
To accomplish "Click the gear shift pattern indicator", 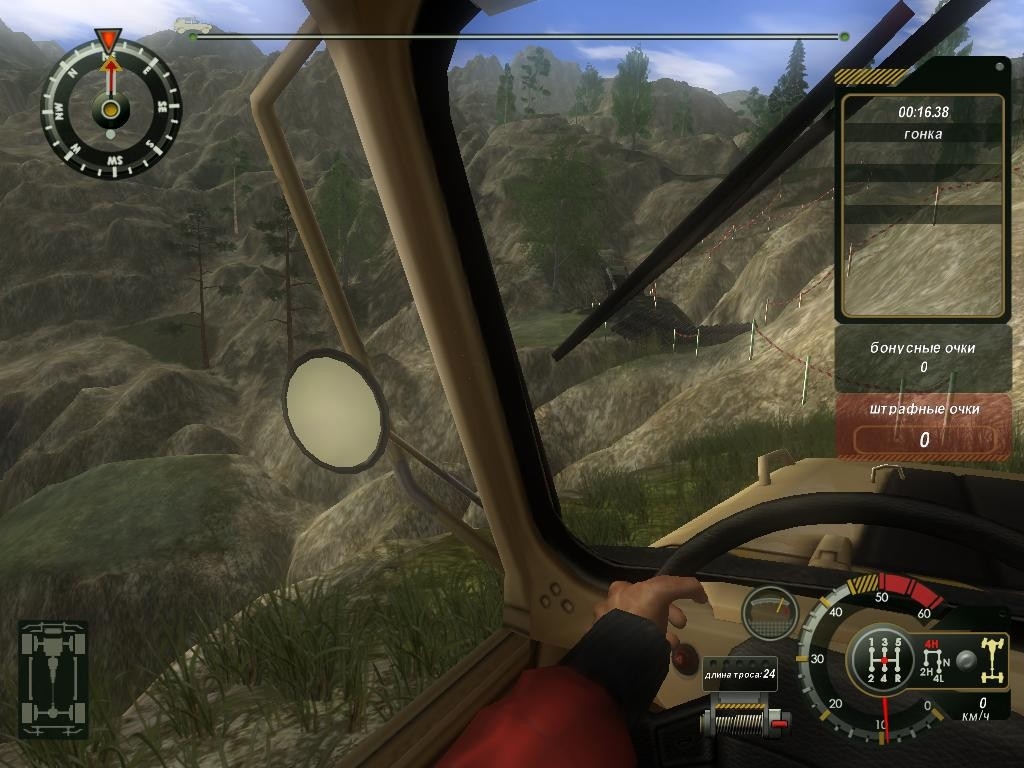I will coord(882,661).
